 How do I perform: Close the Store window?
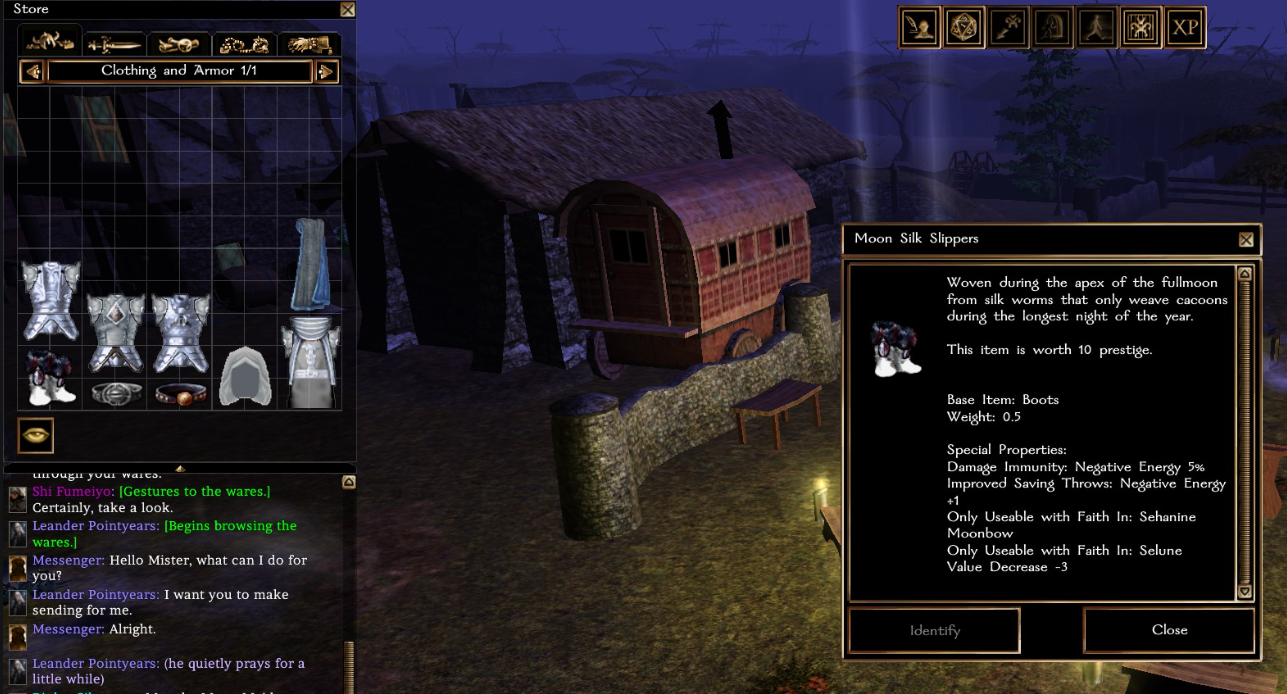pos(347,10)
